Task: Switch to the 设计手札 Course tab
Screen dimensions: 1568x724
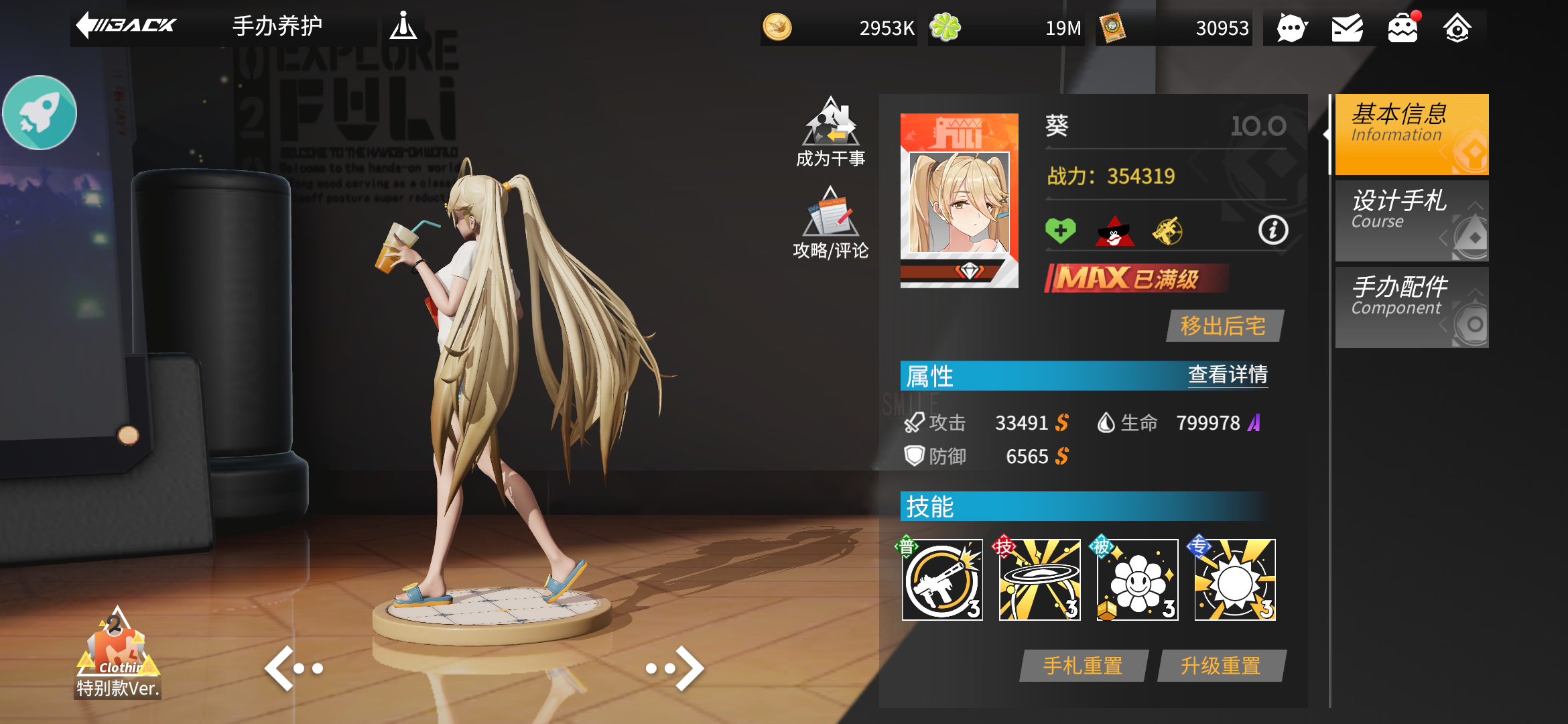Action: click(x=1411, y=221)
